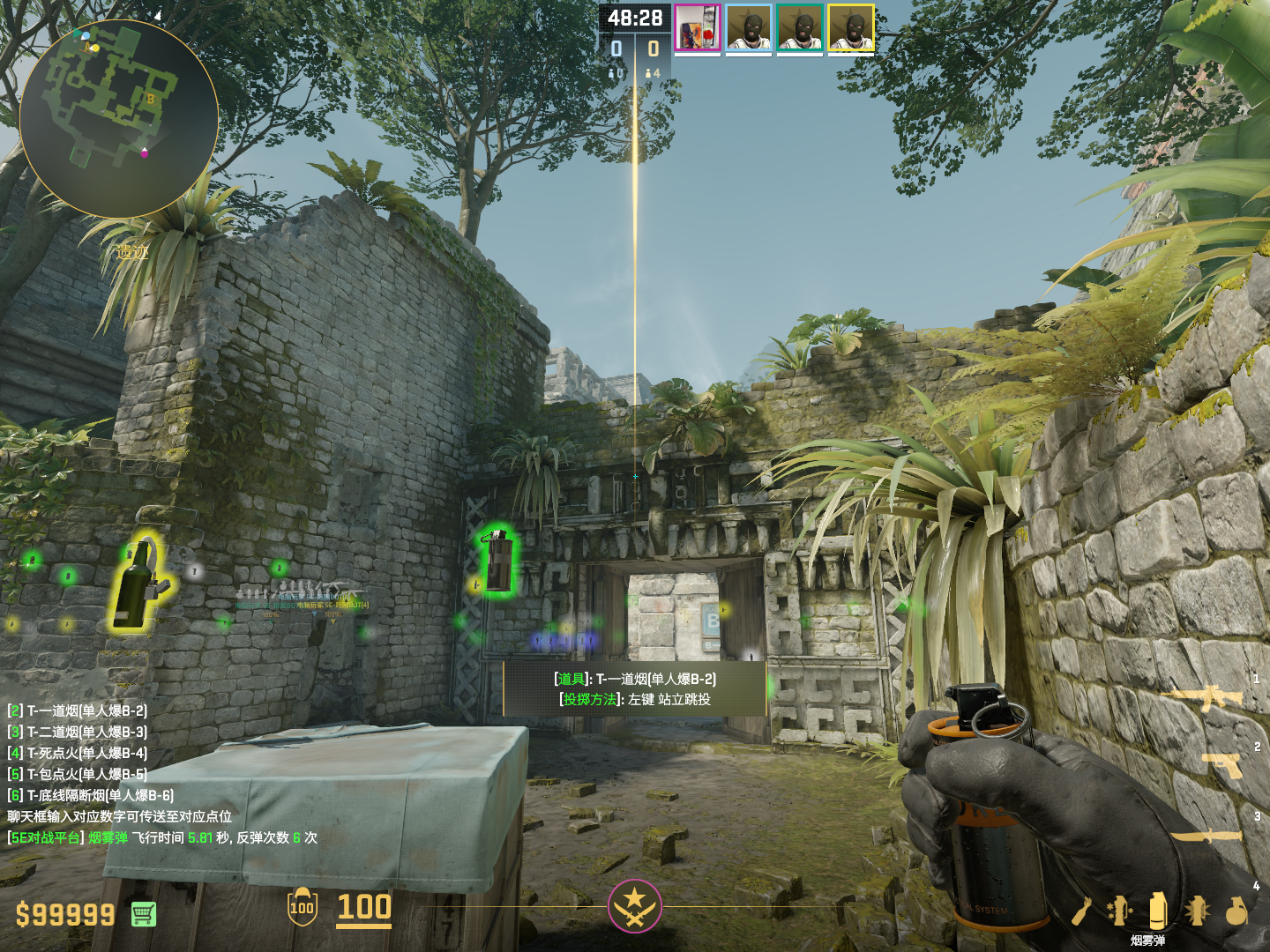This screenshot has height=952, width=1270.
Task: Select the light-blue-framed player avatar
Action: coord(749,28)
